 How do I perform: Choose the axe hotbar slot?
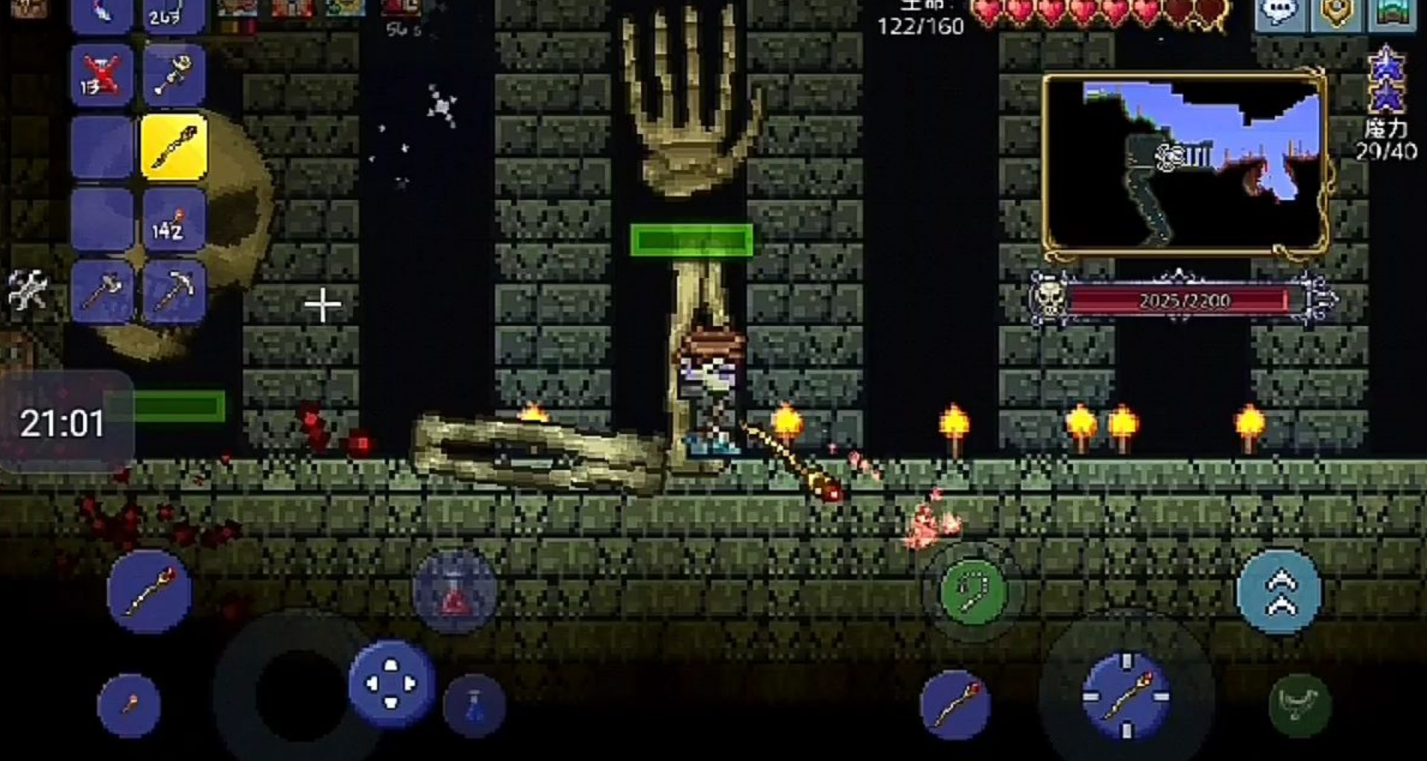101,292
